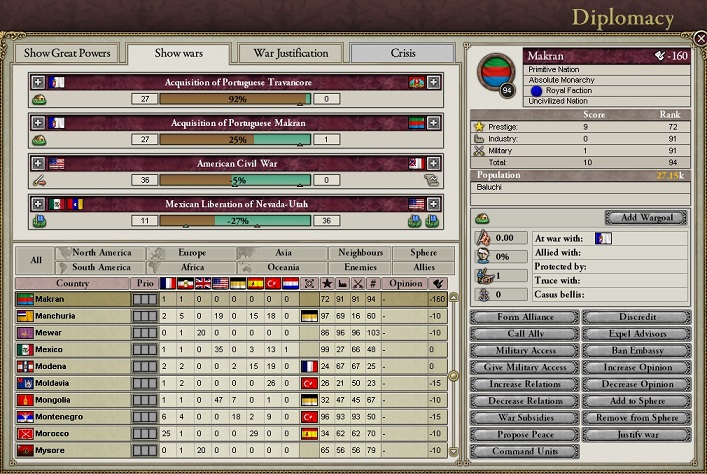The height and width of the screenshot is (474, 707).
Task: Expand the American Civil War entry
Action: 38,163
